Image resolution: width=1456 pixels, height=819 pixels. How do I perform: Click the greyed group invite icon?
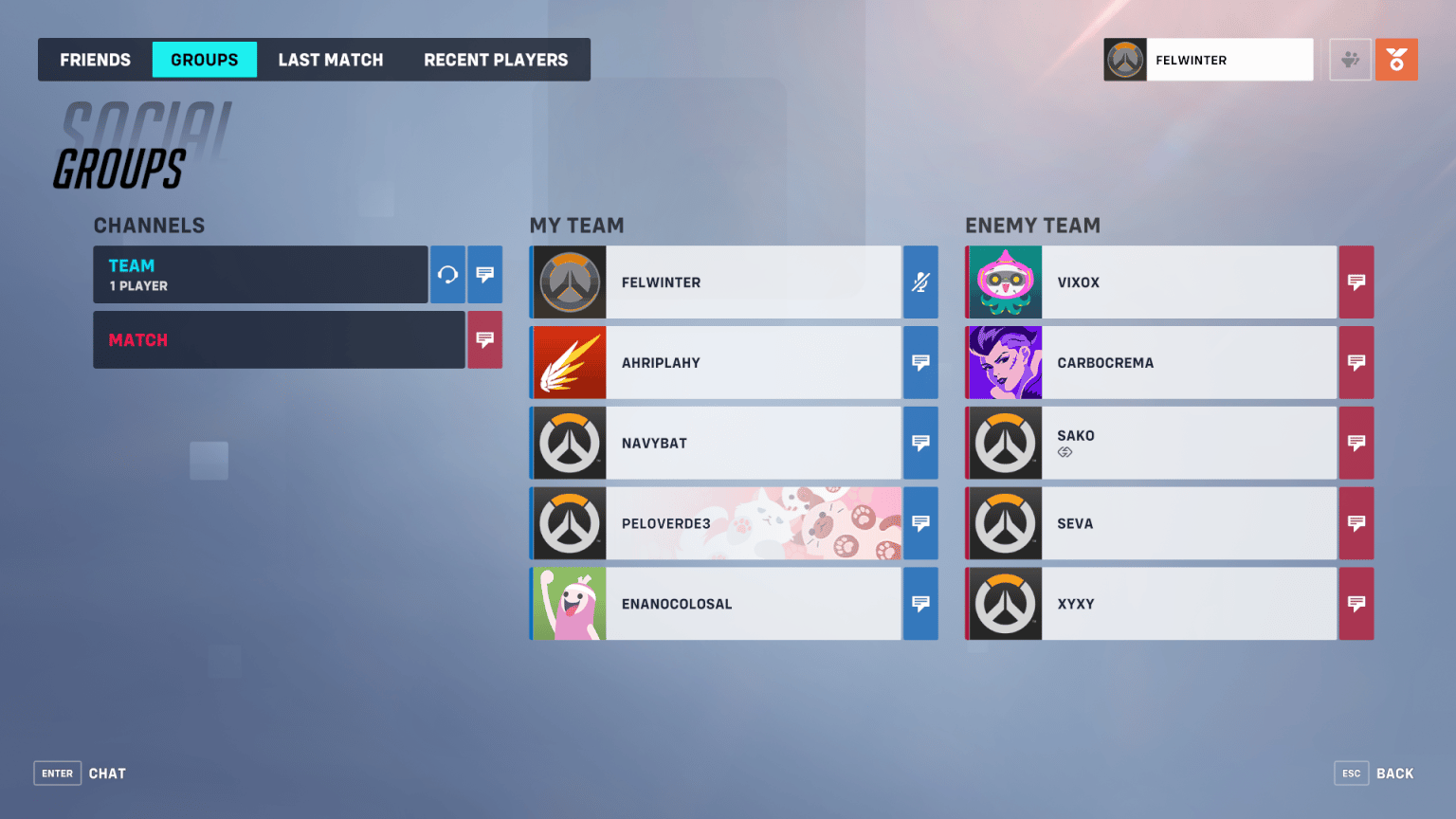(1349, 59)
